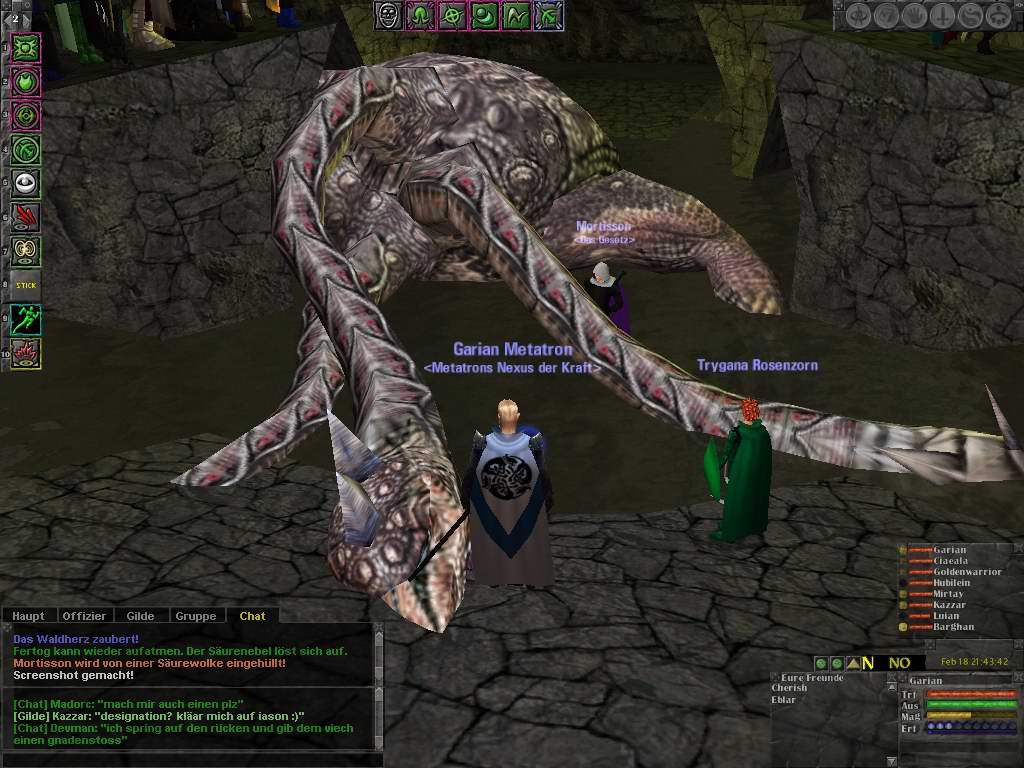Activate the STICK hotbar button

[x=26, y=285]
